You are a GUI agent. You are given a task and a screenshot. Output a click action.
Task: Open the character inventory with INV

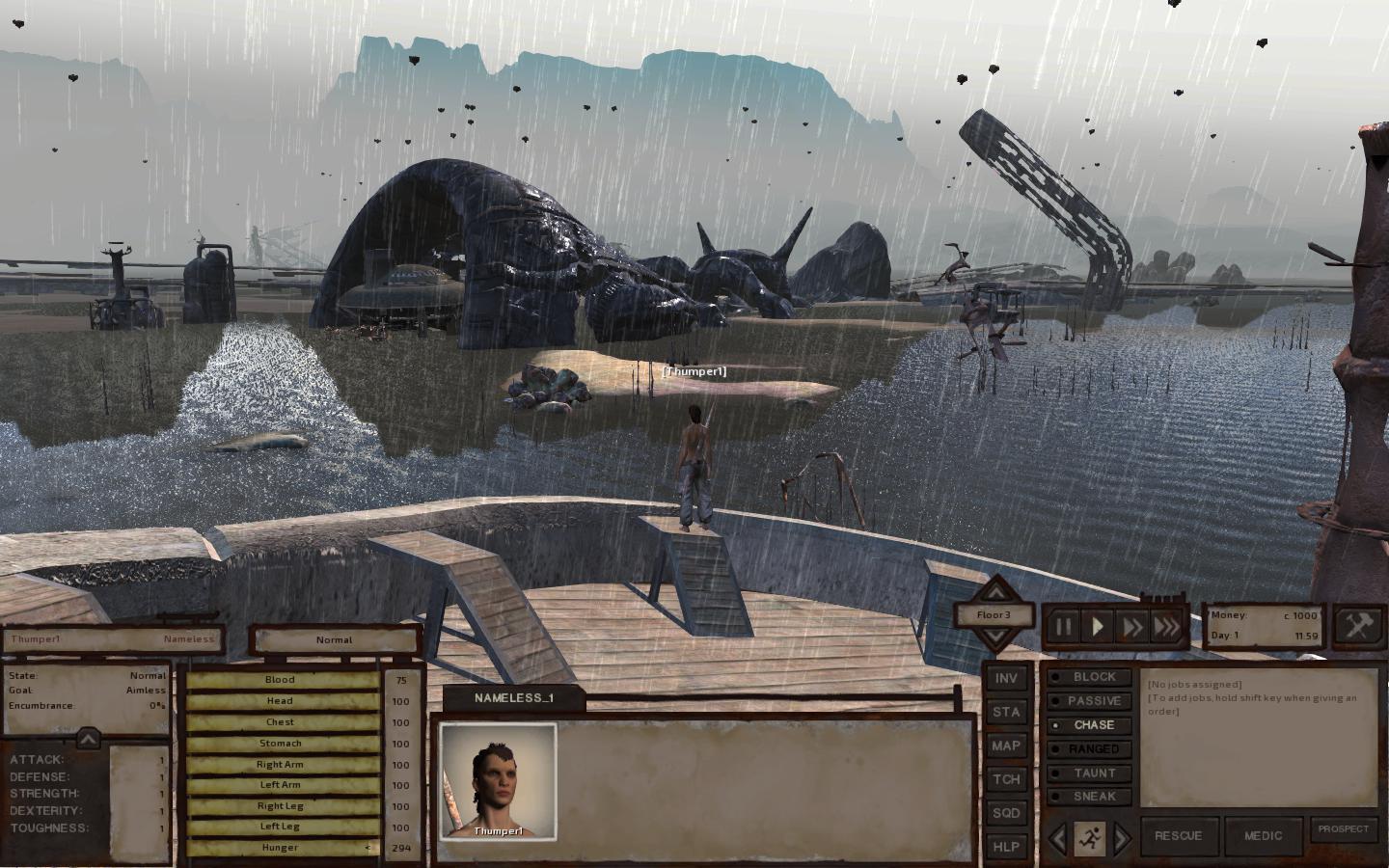(1005, 677)
